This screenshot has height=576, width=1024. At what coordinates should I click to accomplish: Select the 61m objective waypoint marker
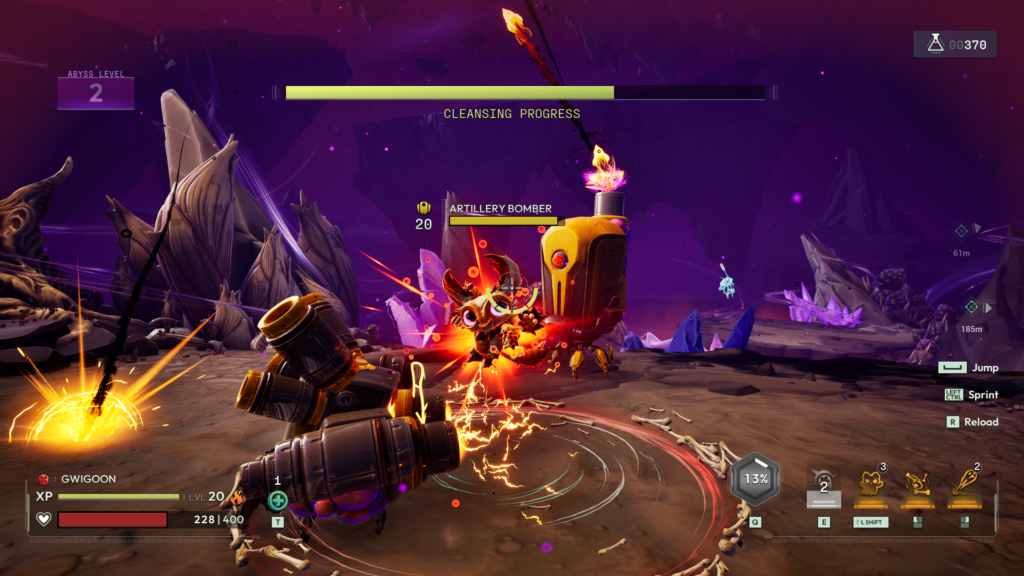pos(961,231)
